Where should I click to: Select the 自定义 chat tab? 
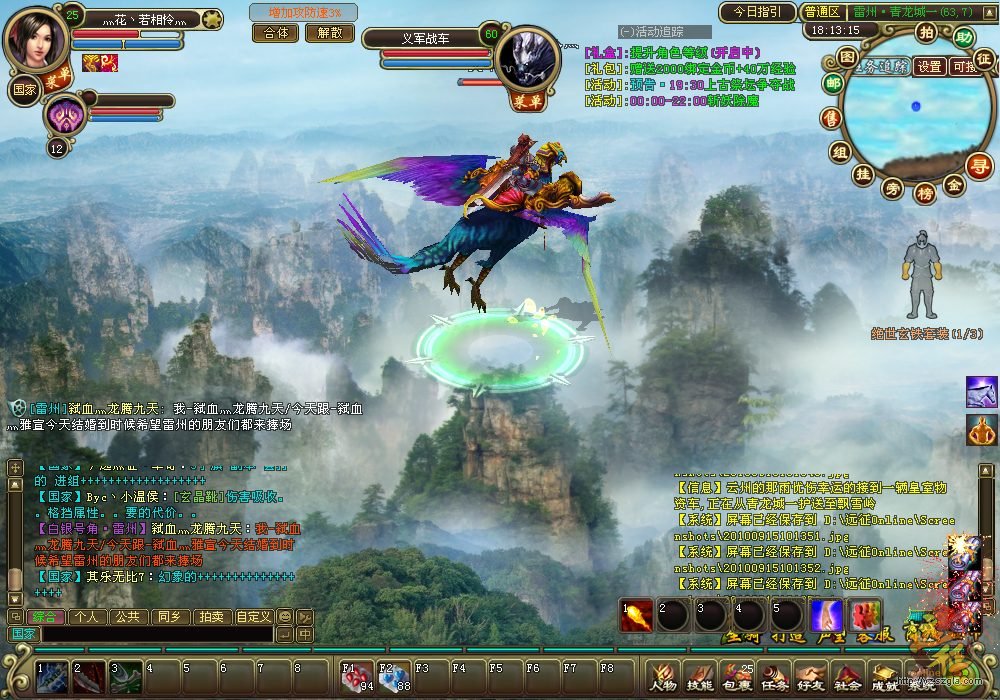pyautogui.click(x=253, y=617)
